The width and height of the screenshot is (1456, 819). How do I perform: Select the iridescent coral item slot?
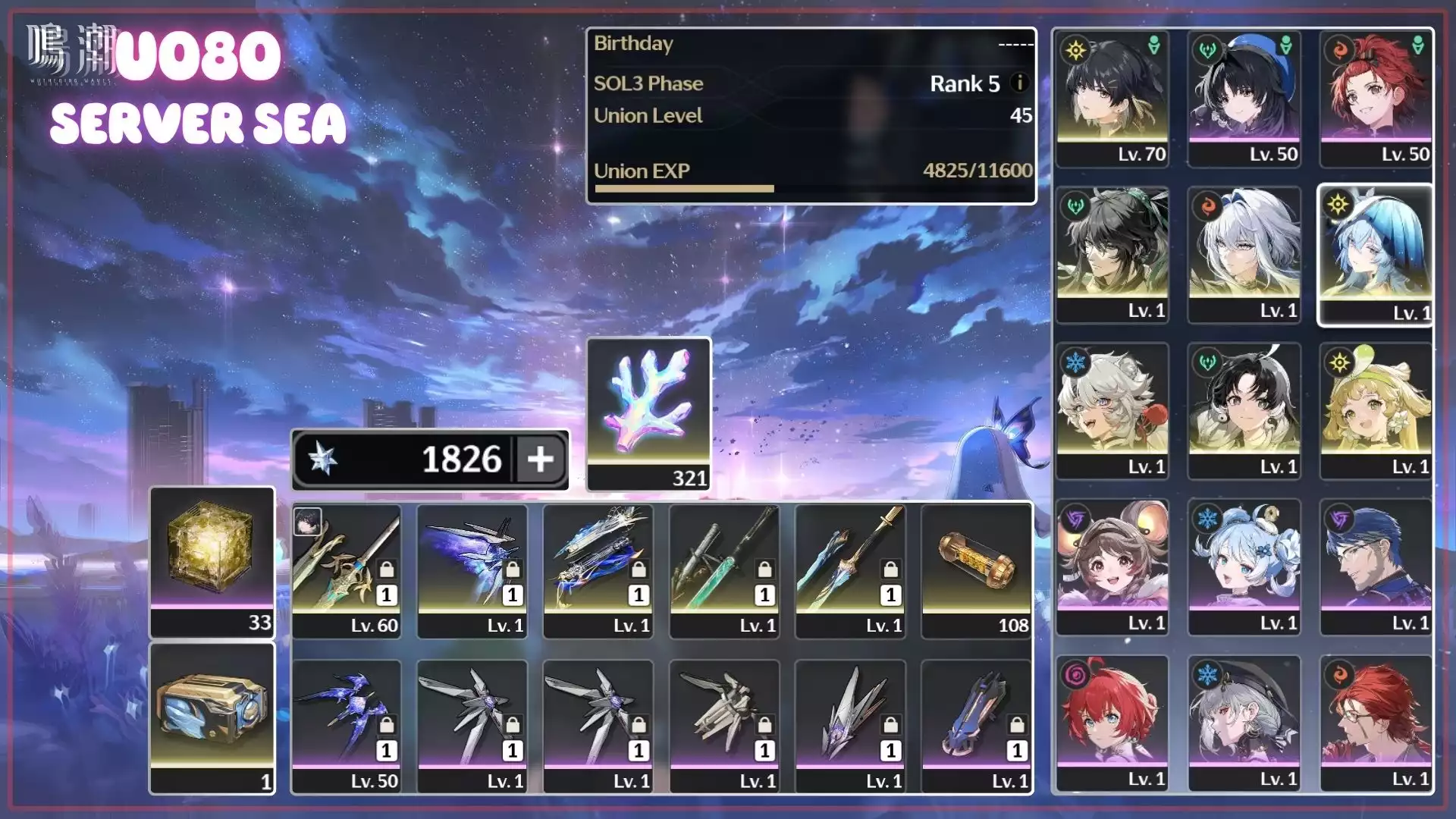[649, 413]
